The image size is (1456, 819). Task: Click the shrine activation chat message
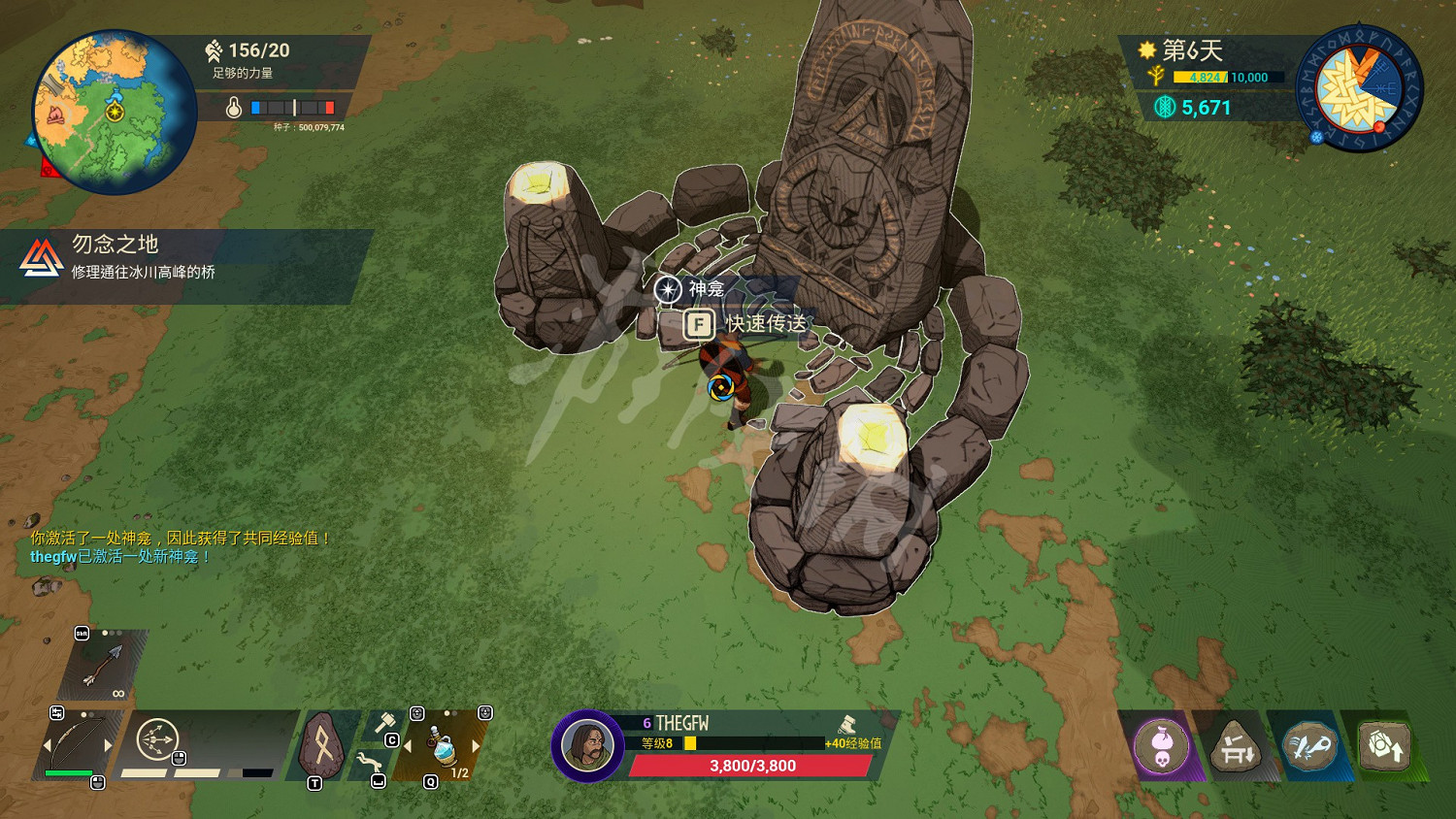point(181,538)
